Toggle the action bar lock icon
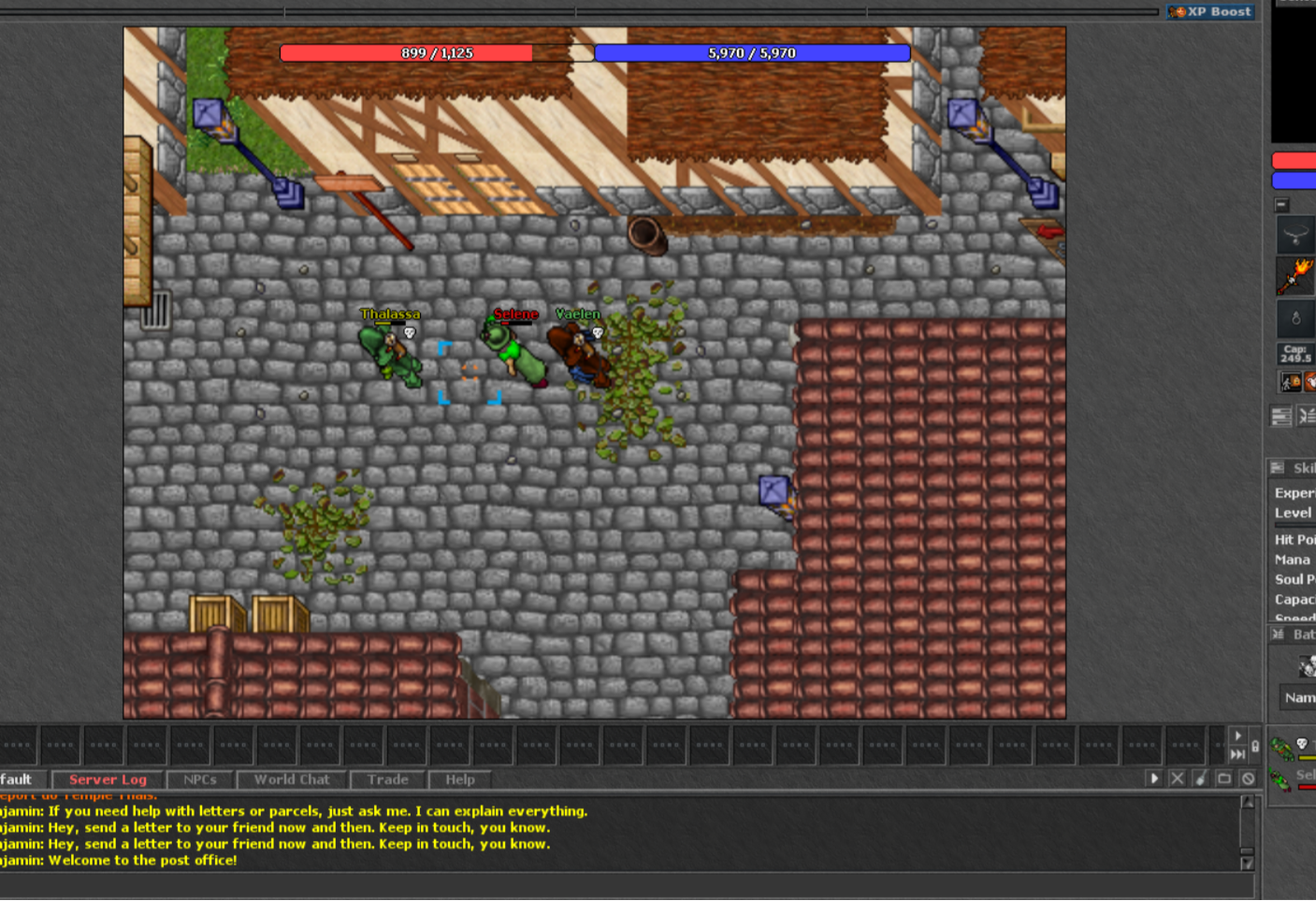Image resolution: width=1316 pixels, height=901 pixels. (x=1255, y=746)
